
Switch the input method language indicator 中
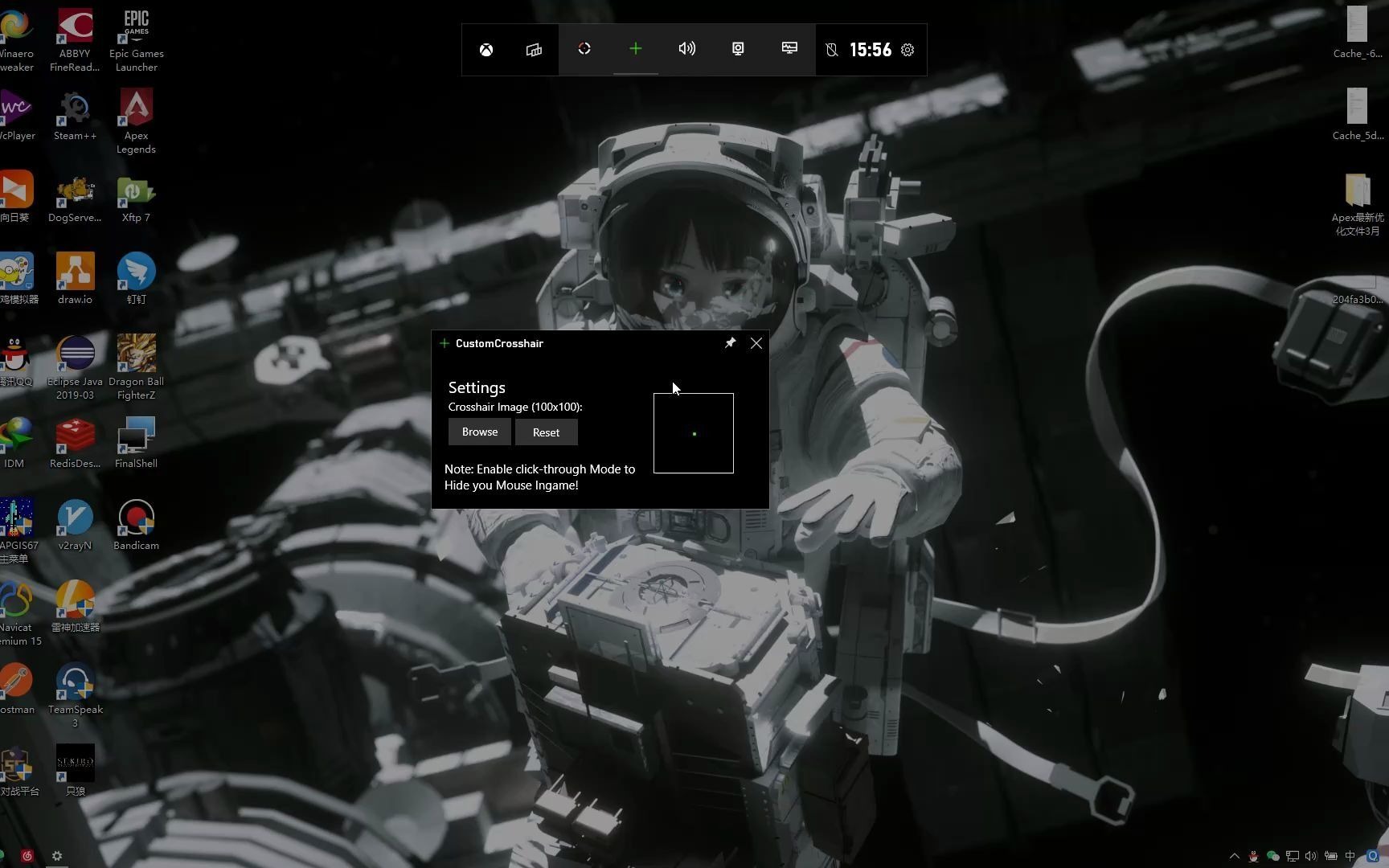1350,856
